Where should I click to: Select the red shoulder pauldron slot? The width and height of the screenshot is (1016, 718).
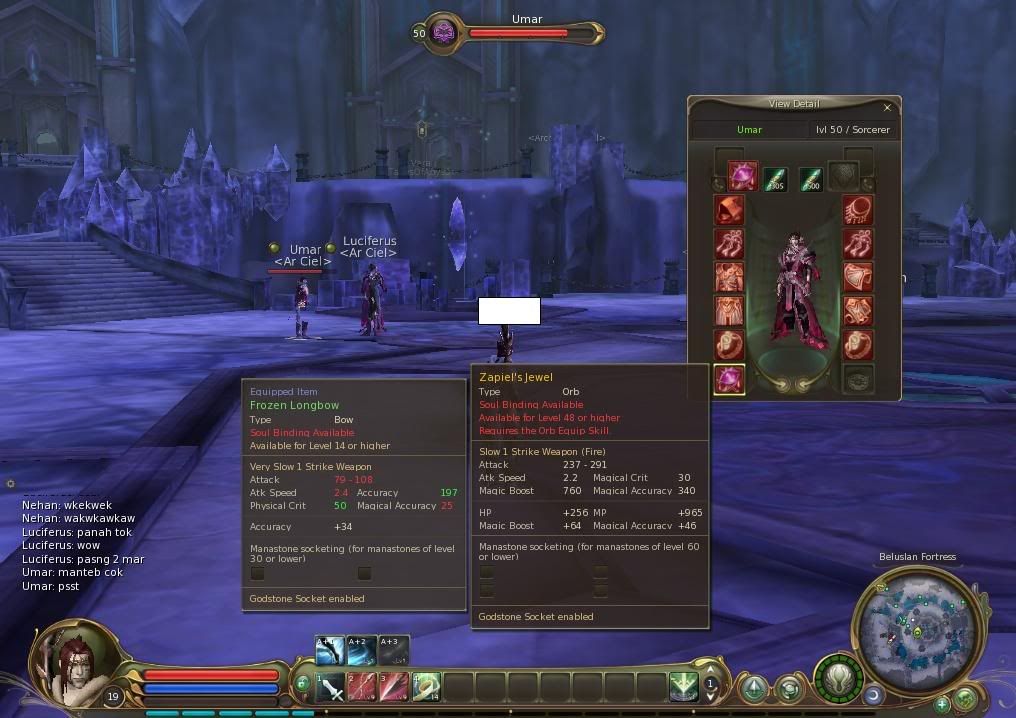point(858,277)
